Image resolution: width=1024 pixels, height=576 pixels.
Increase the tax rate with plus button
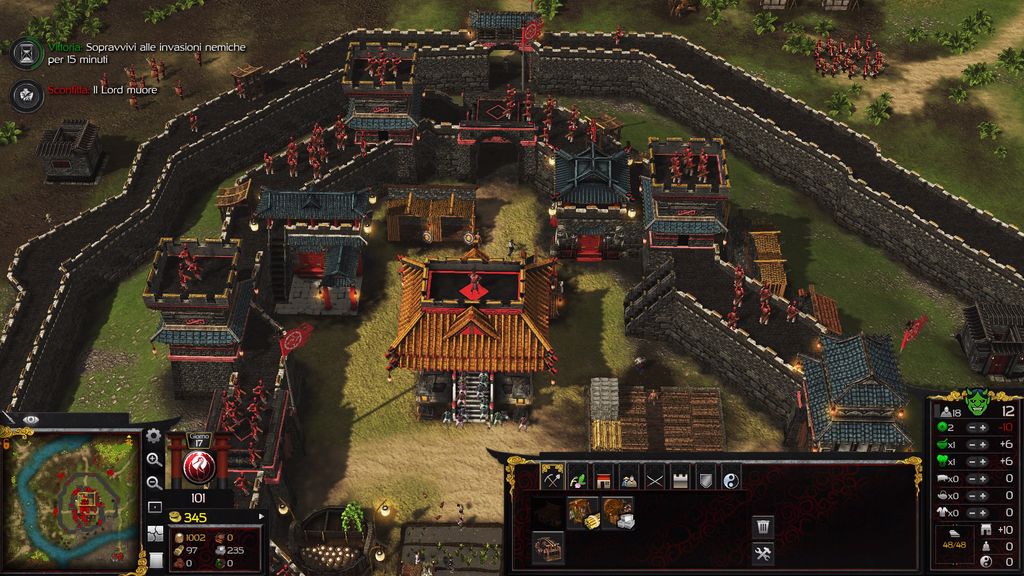pyautogui.click(x=982, y=428)
